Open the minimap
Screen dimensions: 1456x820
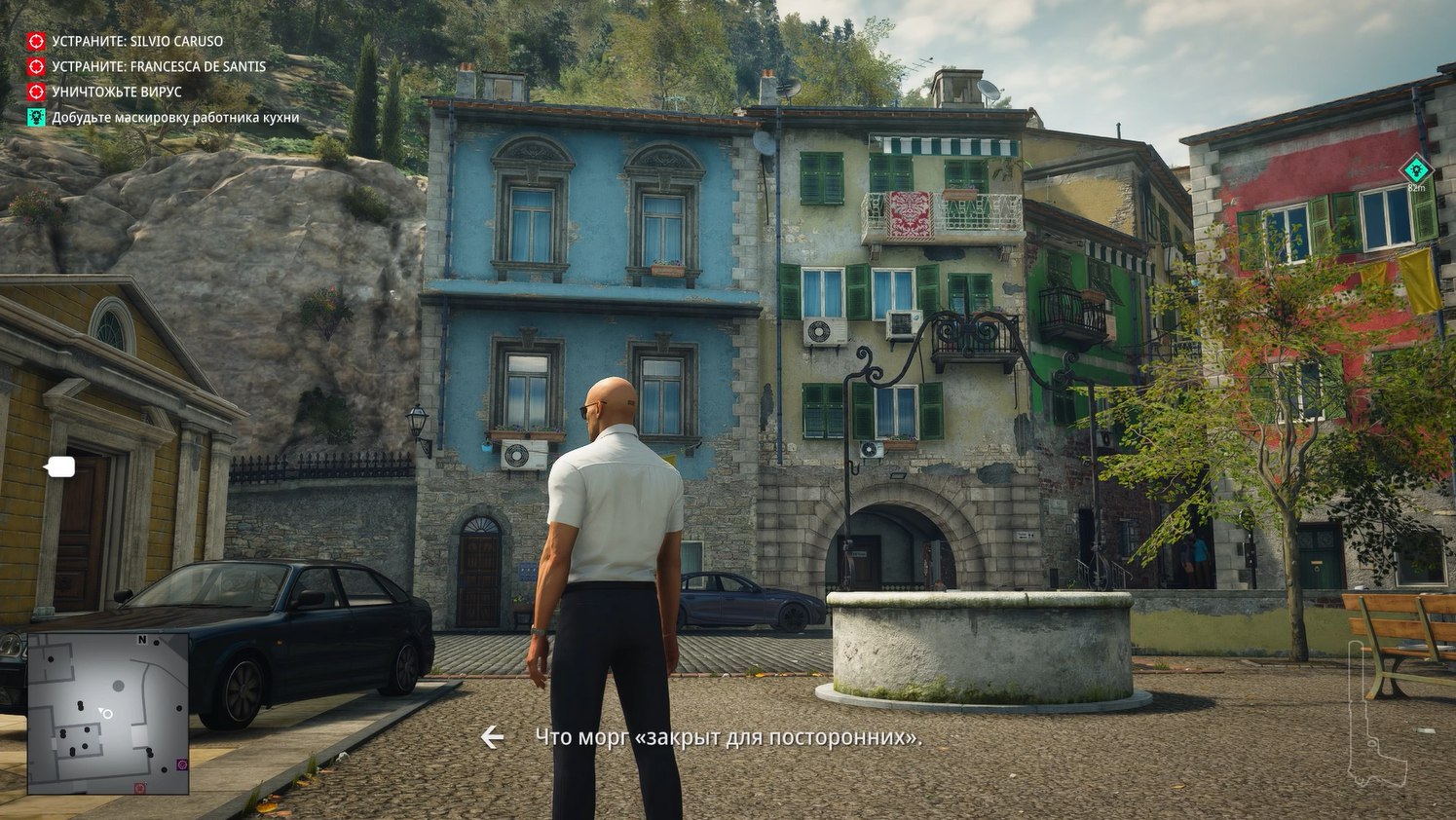pos(108,713)
